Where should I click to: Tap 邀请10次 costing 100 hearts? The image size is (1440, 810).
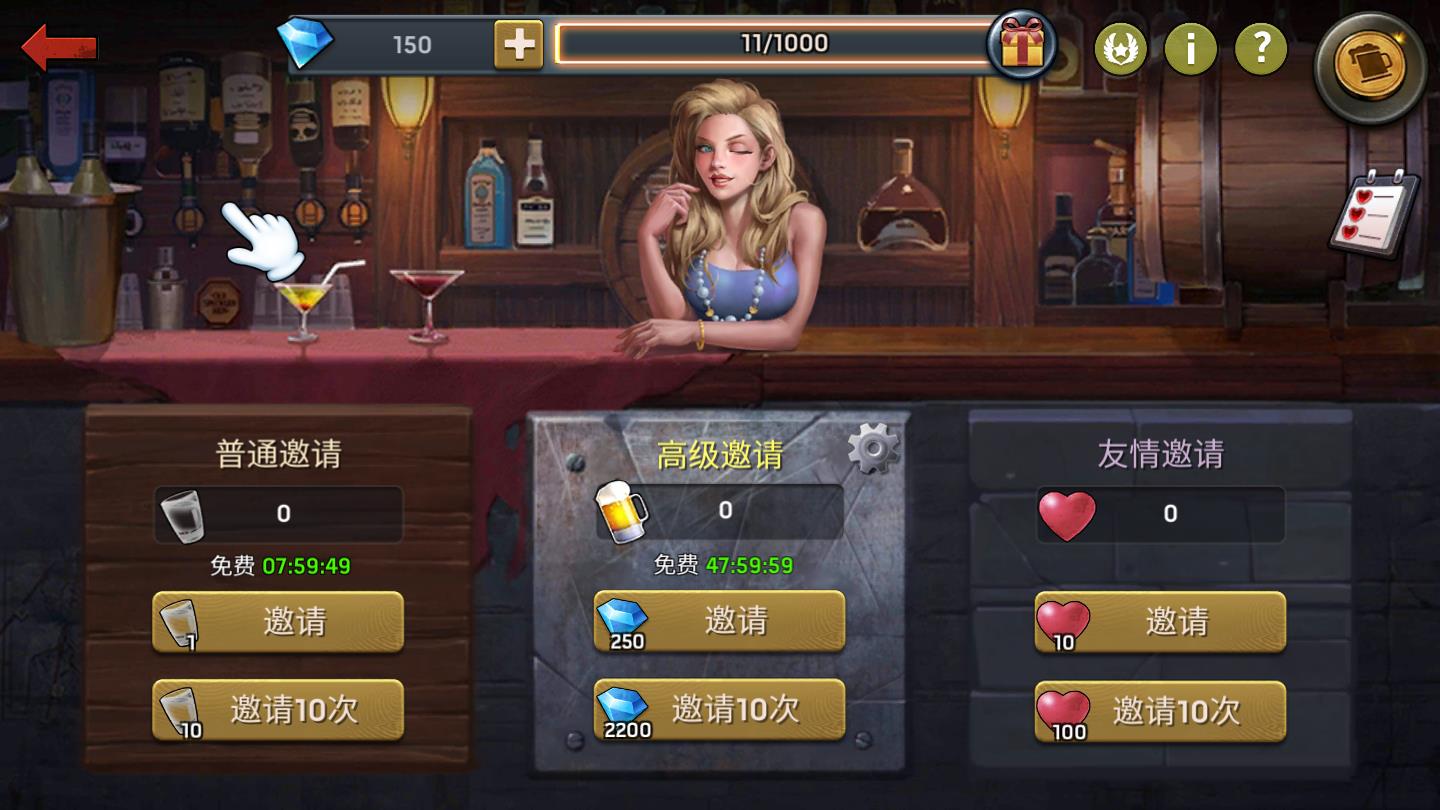pyautogui.click(x=1158, y=710)
